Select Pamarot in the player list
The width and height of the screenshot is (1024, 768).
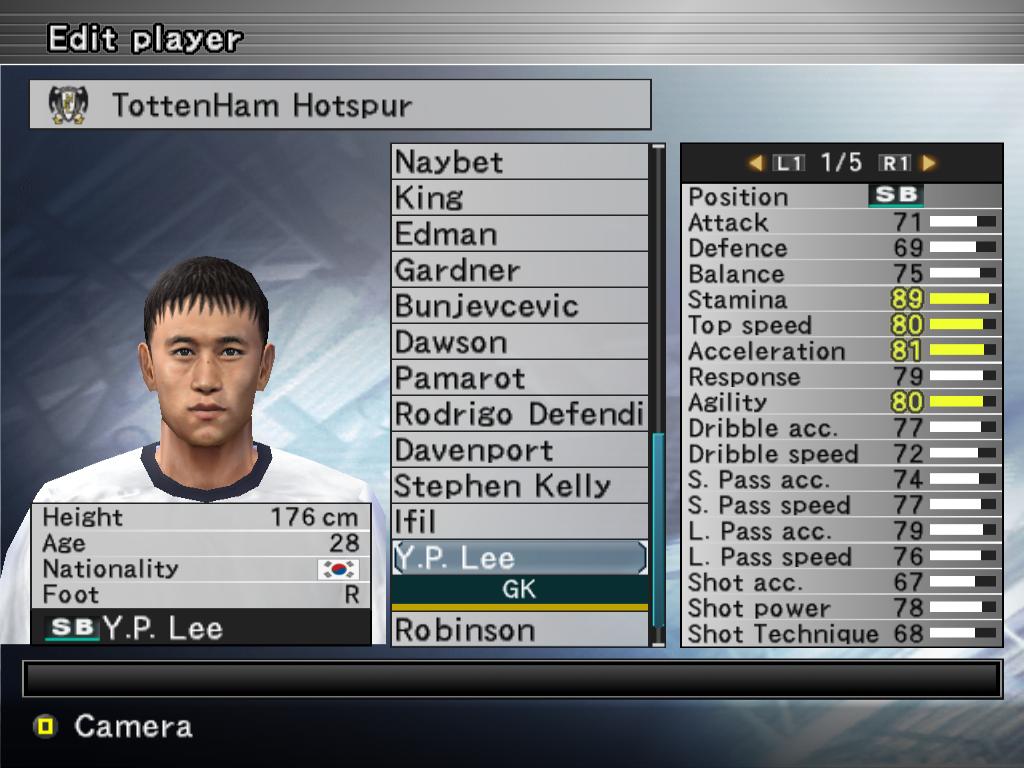click(519, 378)
